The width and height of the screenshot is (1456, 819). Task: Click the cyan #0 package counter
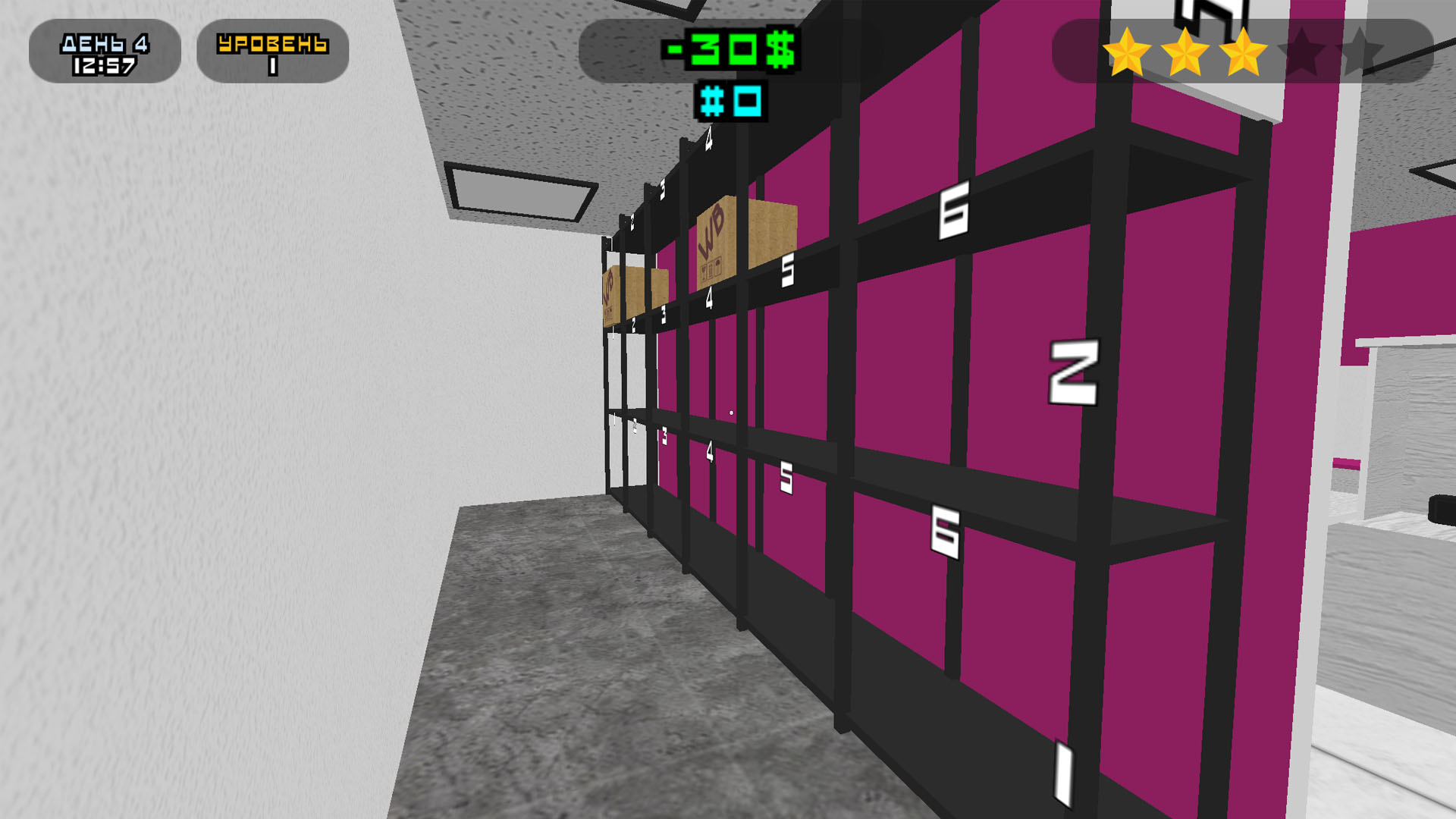tap(732, 99)
